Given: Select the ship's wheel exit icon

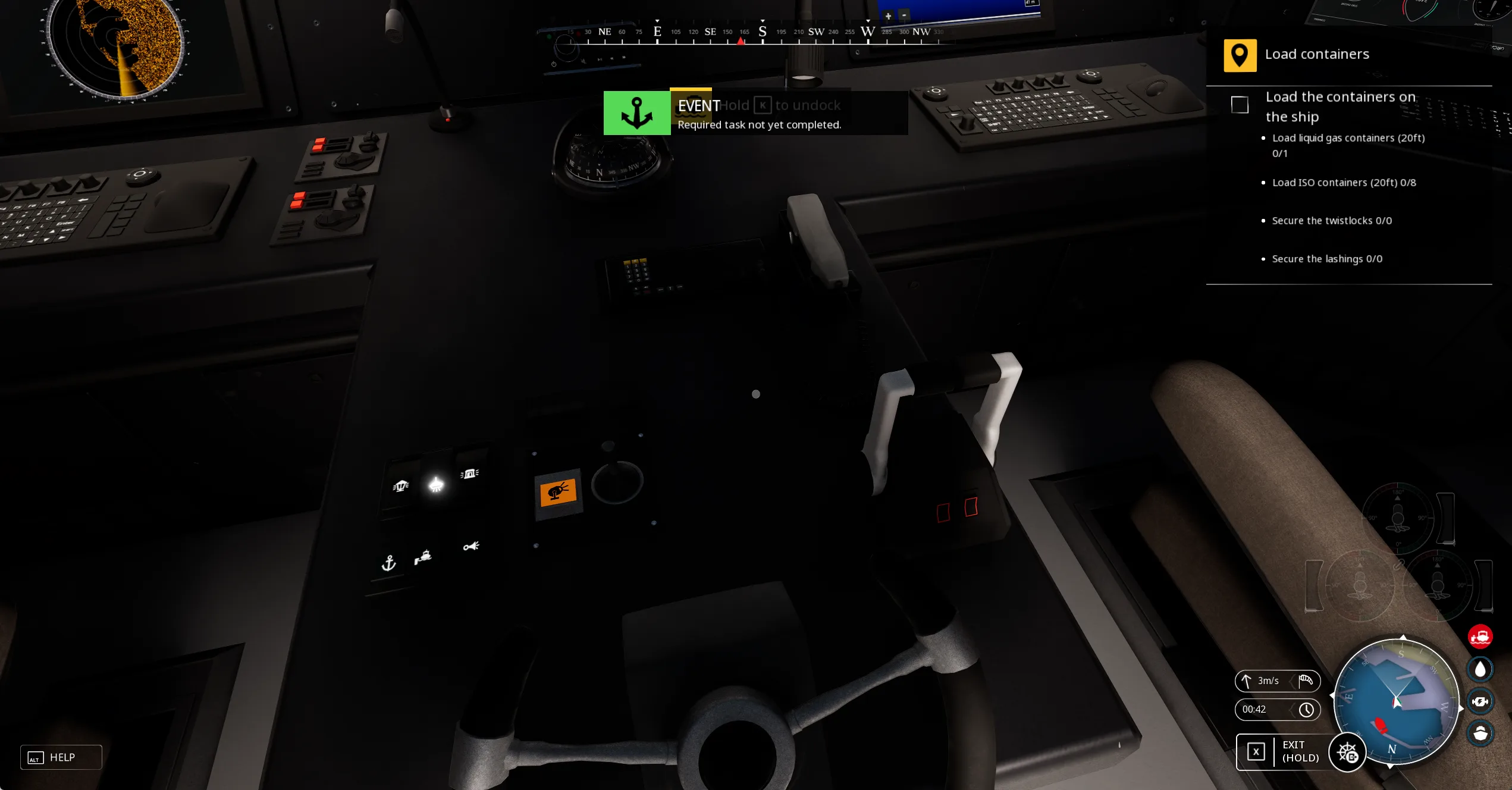Looking at the screenshot, I should coord(1347,753).
